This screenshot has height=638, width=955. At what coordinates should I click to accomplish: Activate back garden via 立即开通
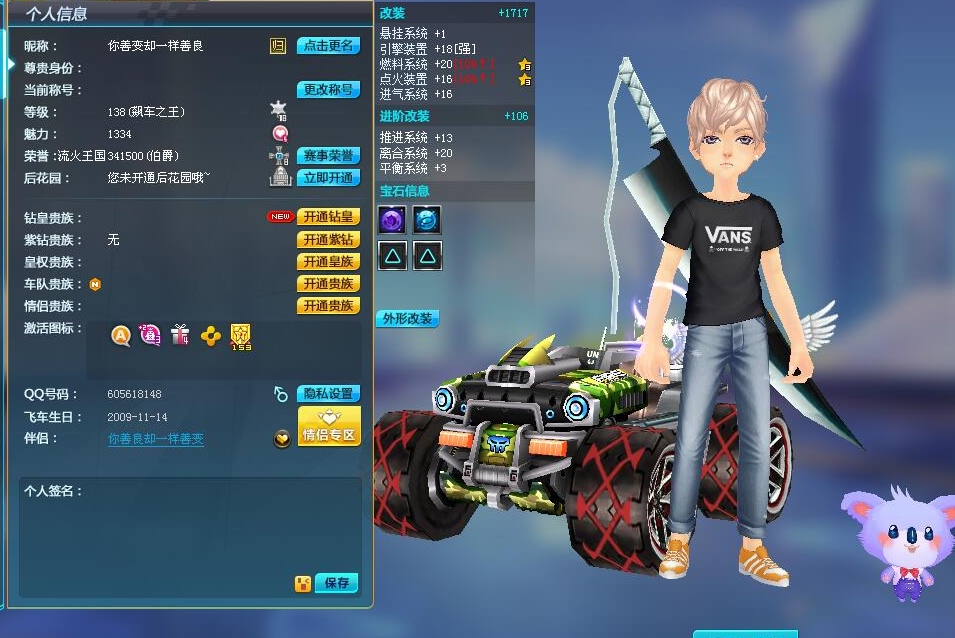click(328, 178)
